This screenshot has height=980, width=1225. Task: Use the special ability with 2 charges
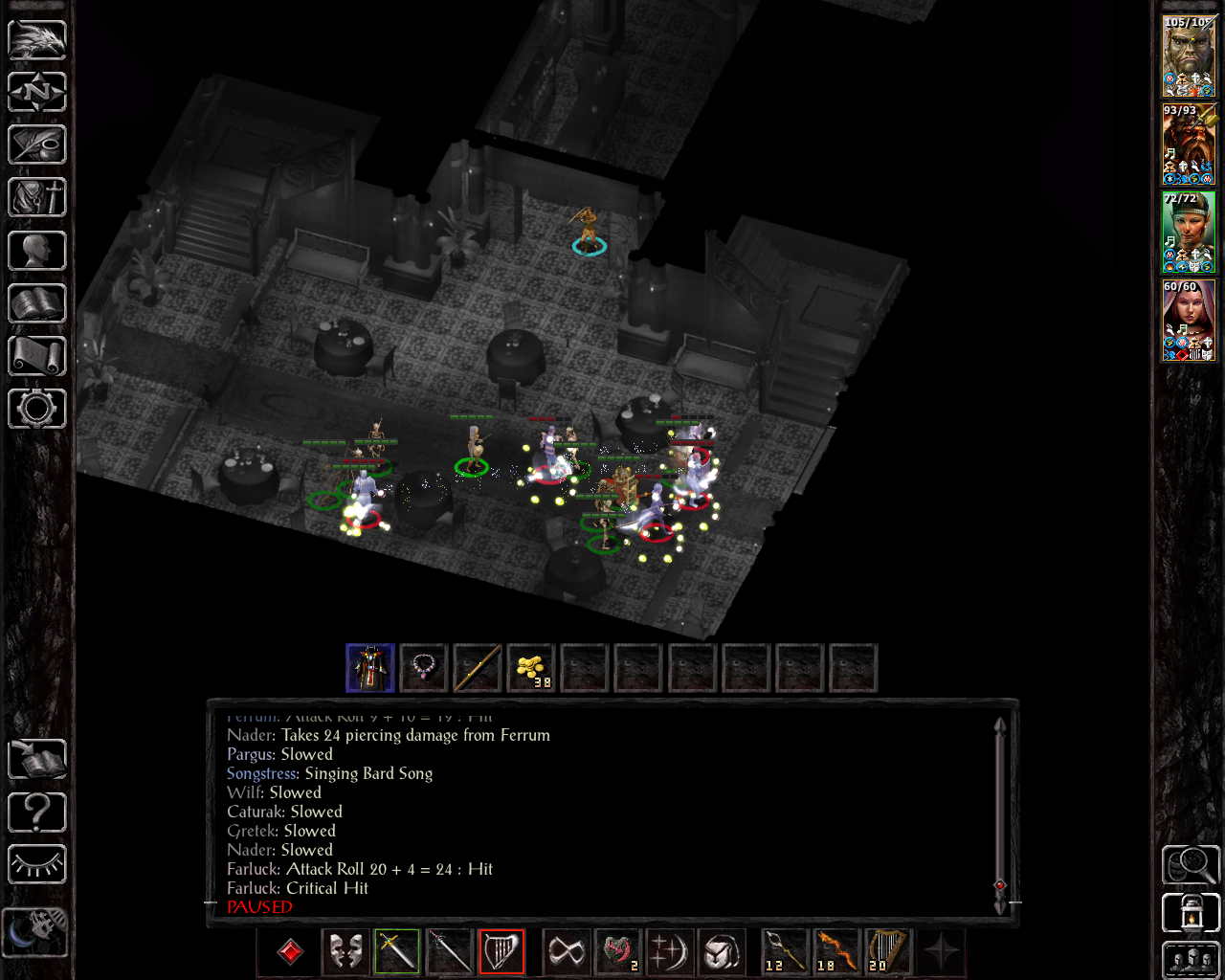[618, 951]
